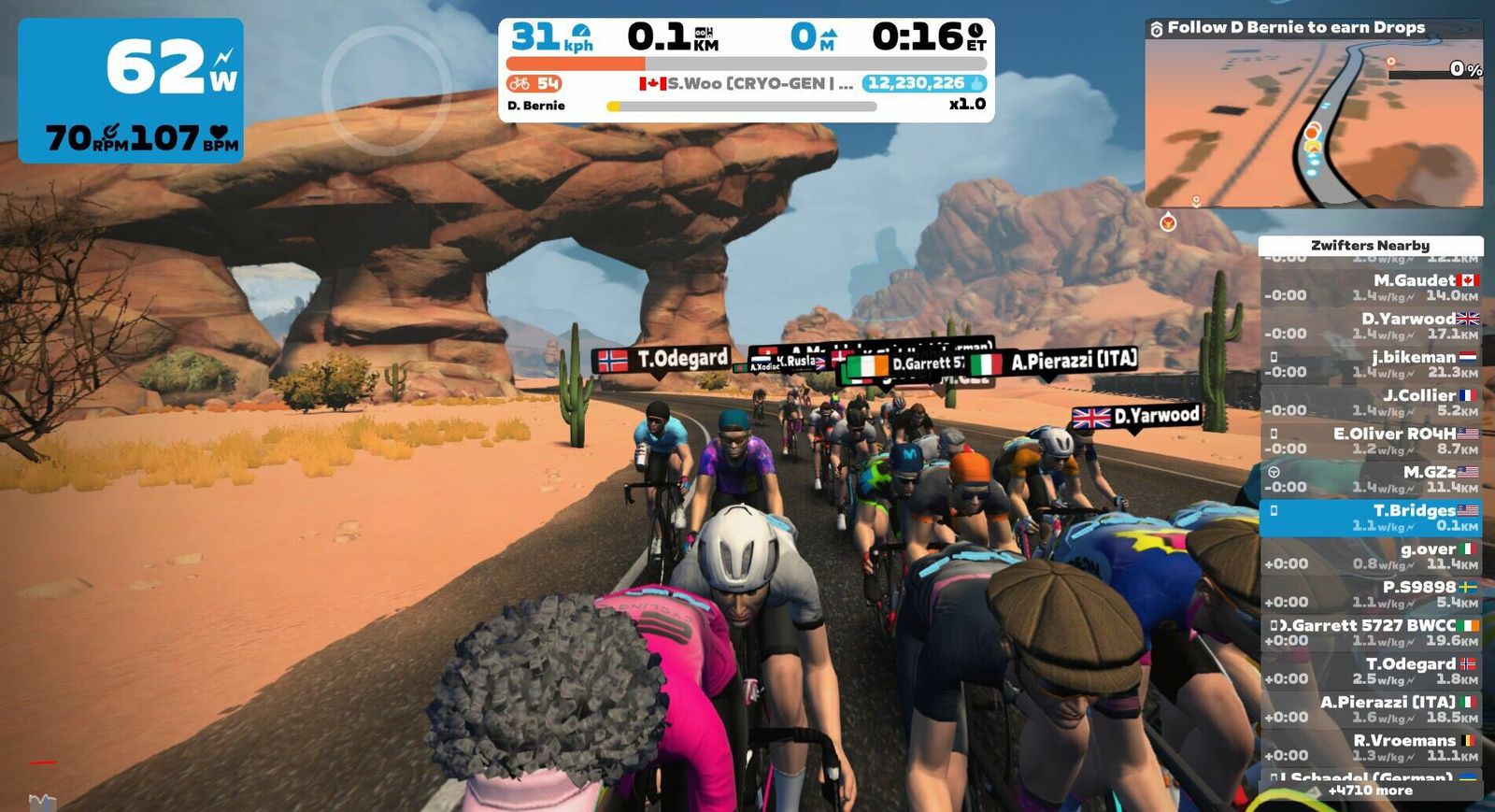This screenshot has height=812, width=1495.
Task: Choose M.GZz in the nearby list
Action: (1371, 479)
